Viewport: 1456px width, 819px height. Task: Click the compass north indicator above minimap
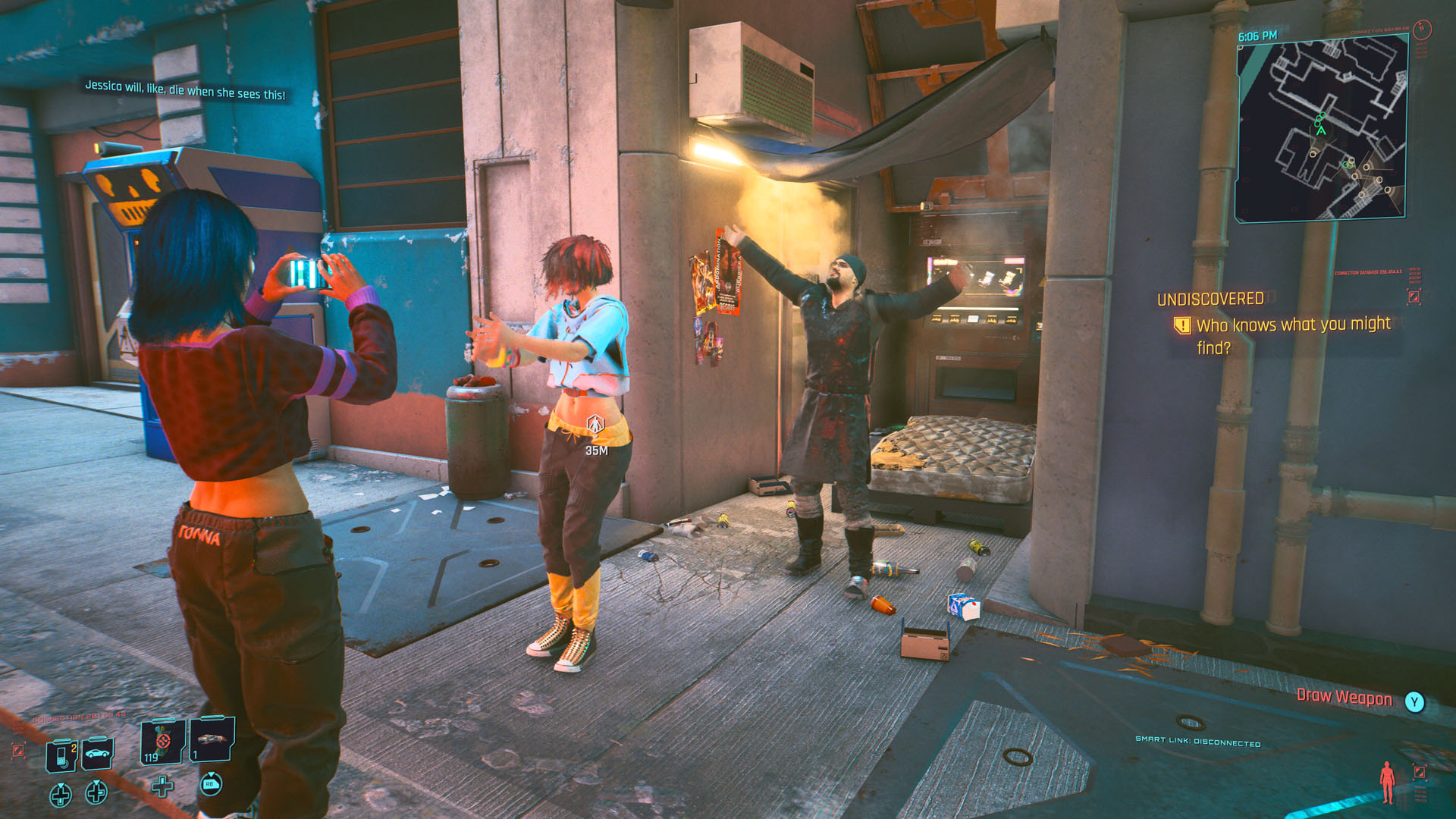pyautogui.click(x=1422, y=30)
